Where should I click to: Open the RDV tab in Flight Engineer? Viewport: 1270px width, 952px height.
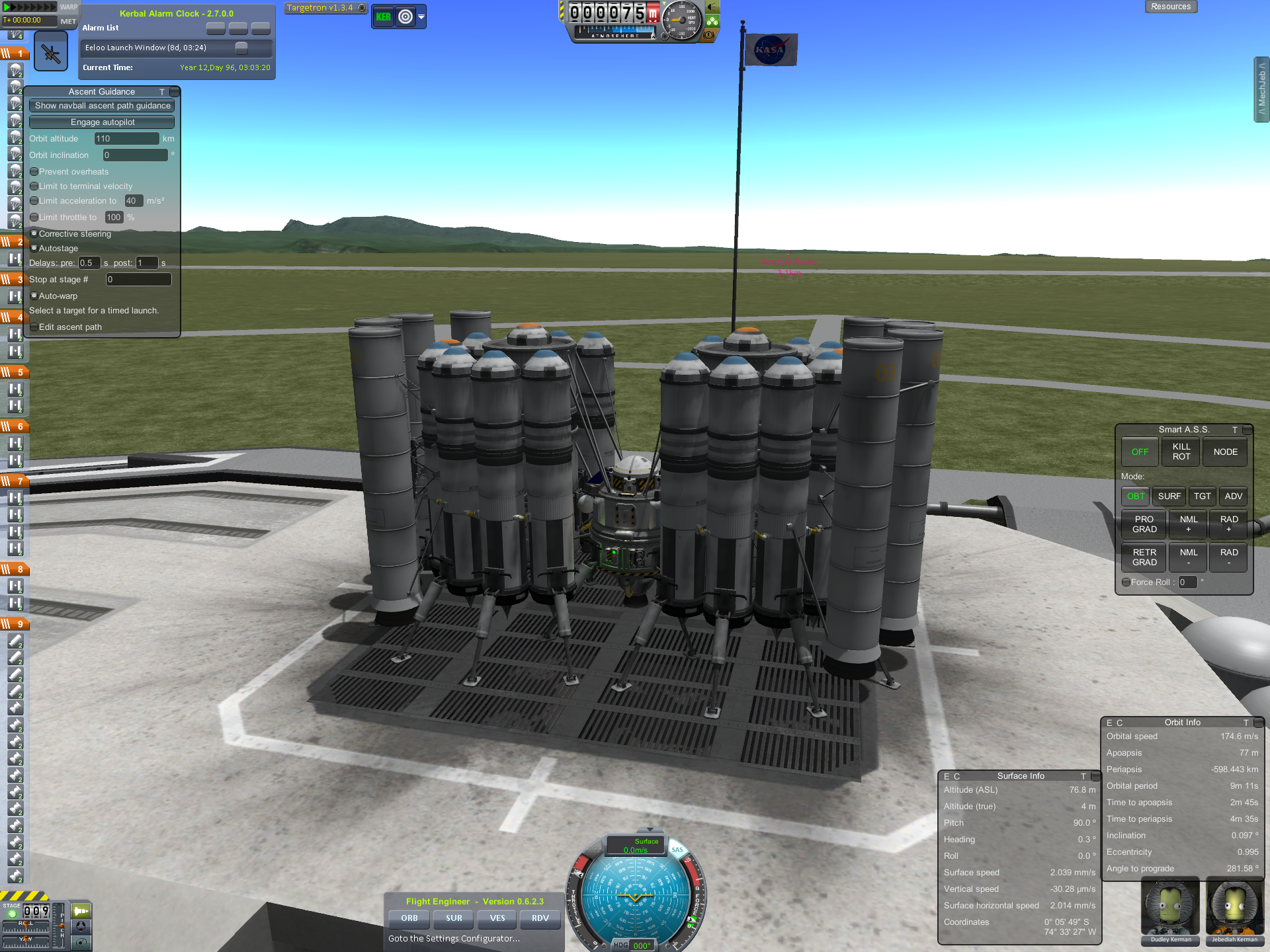pos(540,918)
